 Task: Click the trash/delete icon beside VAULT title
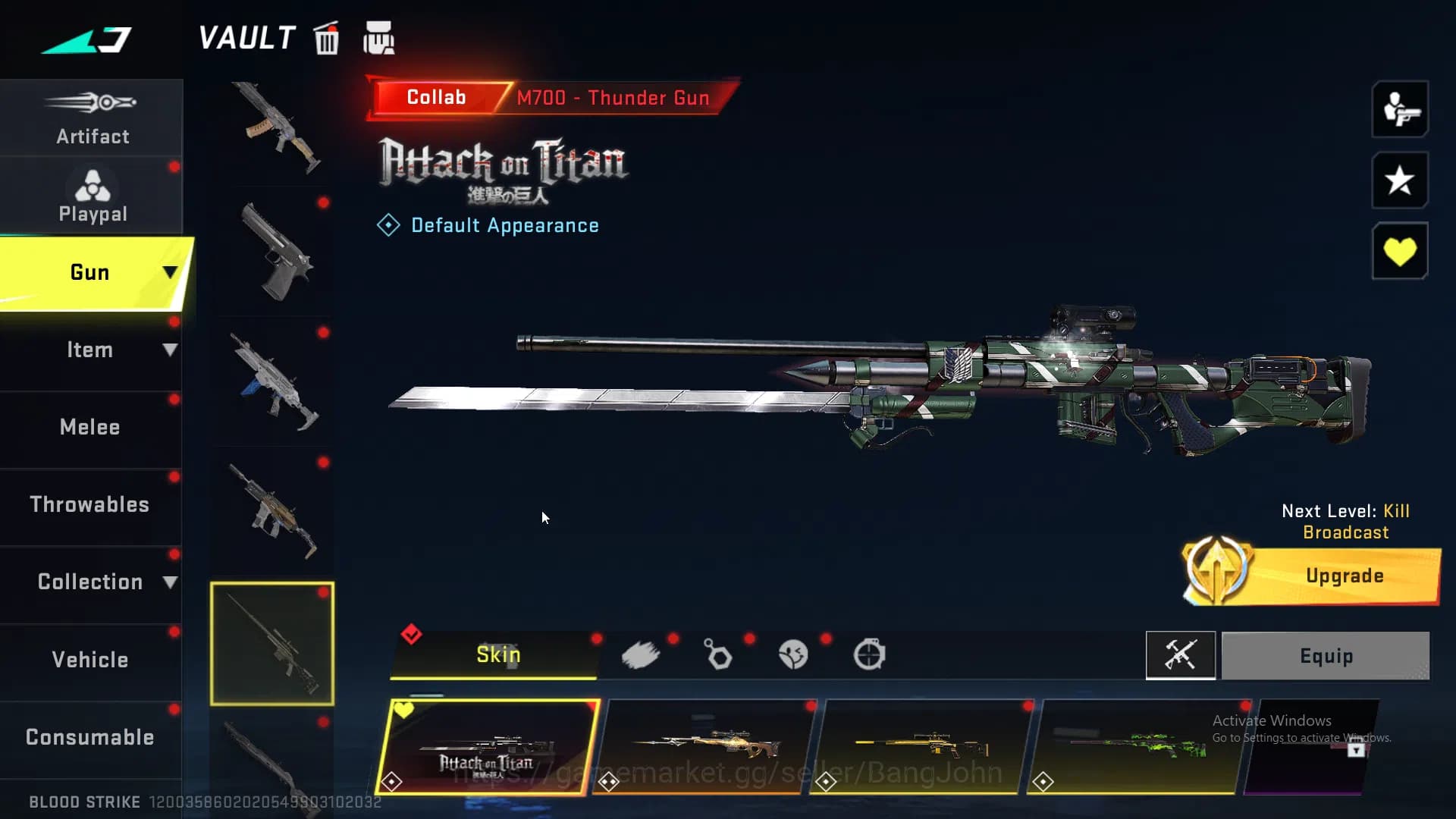click(x=326, y=39)
